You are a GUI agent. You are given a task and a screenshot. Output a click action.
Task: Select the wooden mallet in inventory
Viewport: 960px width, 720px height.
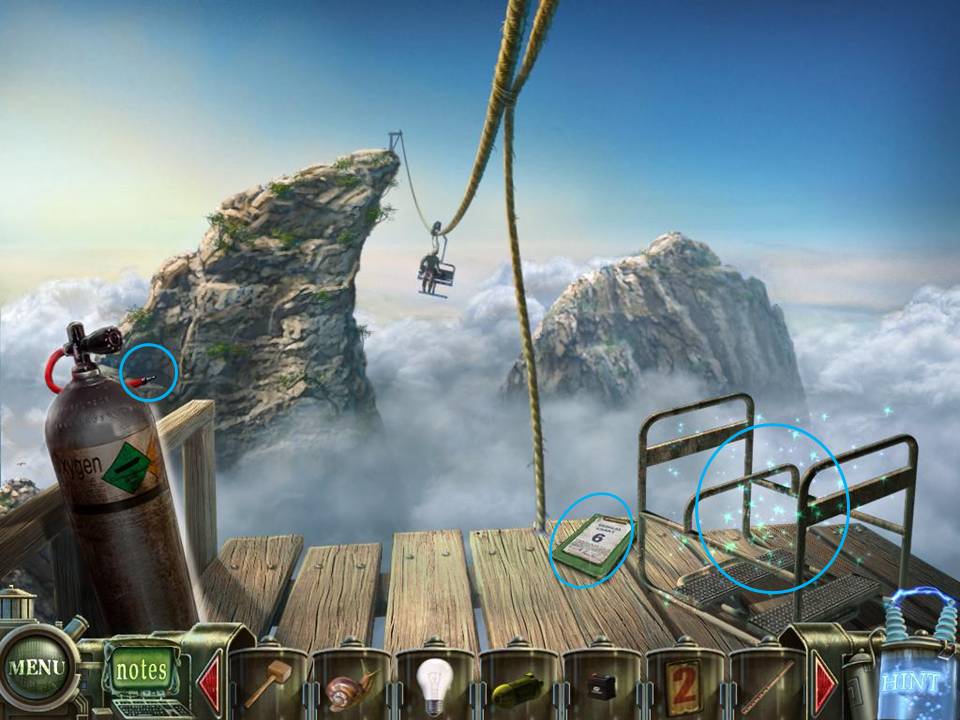tap(267, 682)
